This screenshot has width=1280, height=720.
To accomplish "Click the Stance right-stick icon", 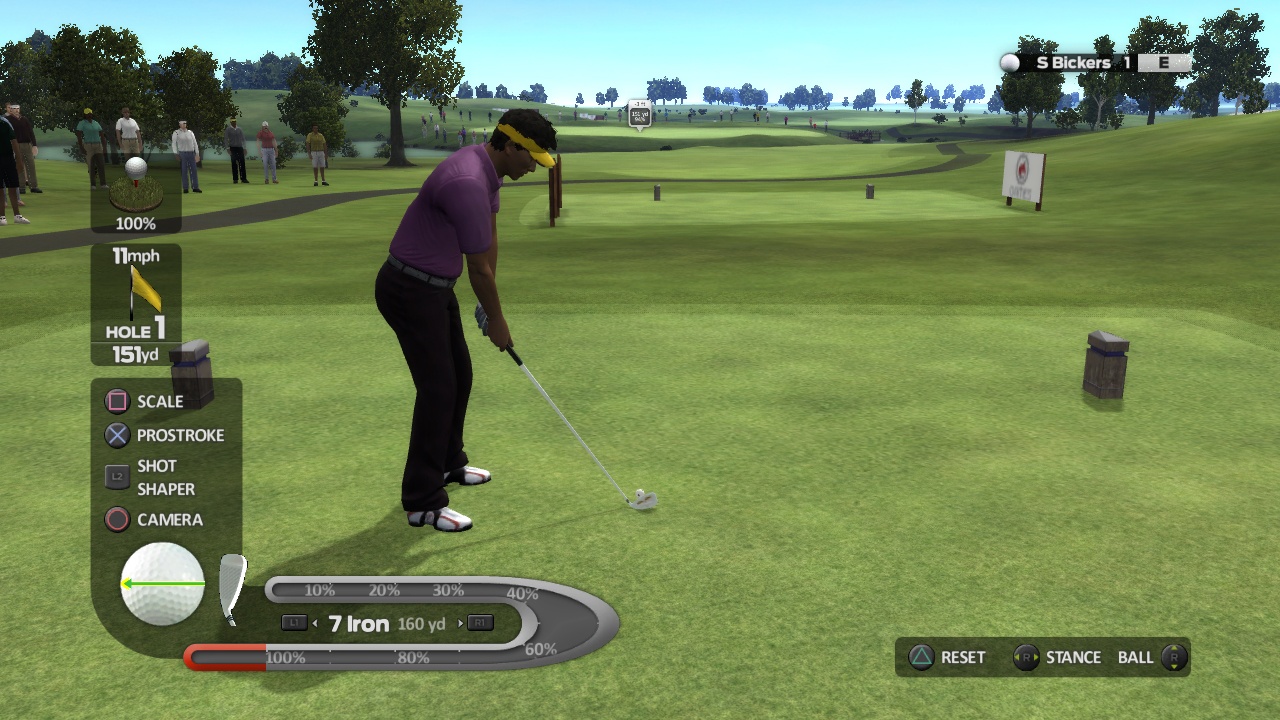I will tap(1026, 657).
